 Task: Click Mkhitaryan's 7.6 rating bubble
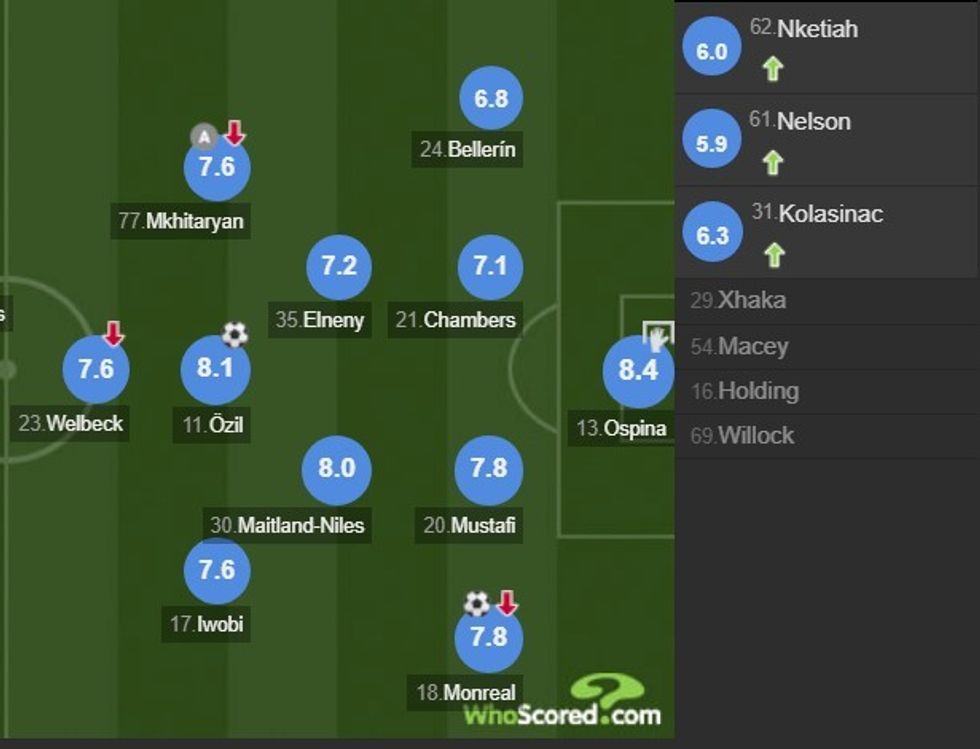pos(216,167)
